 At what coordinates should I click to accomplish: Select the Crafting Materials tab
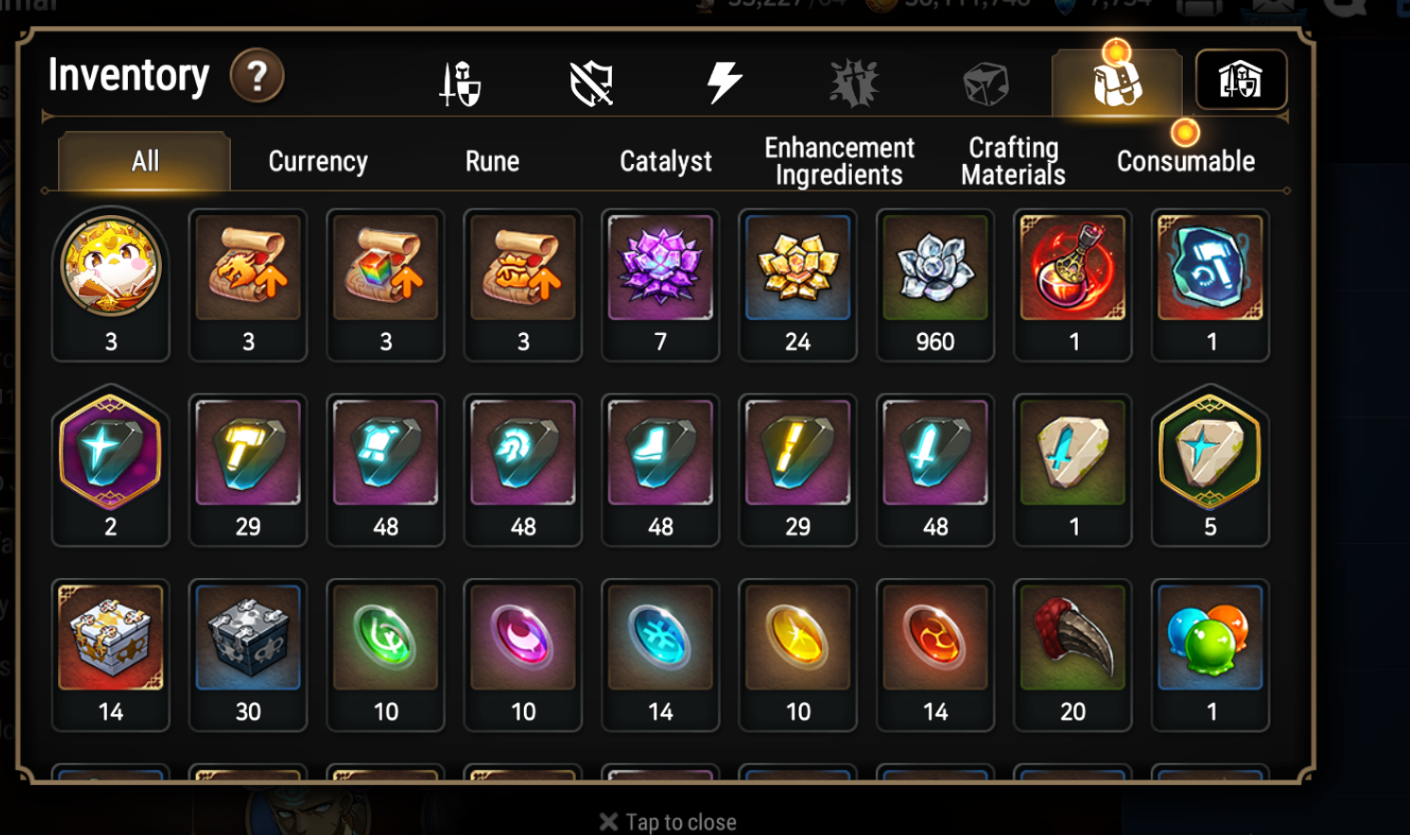[1013, 161]
